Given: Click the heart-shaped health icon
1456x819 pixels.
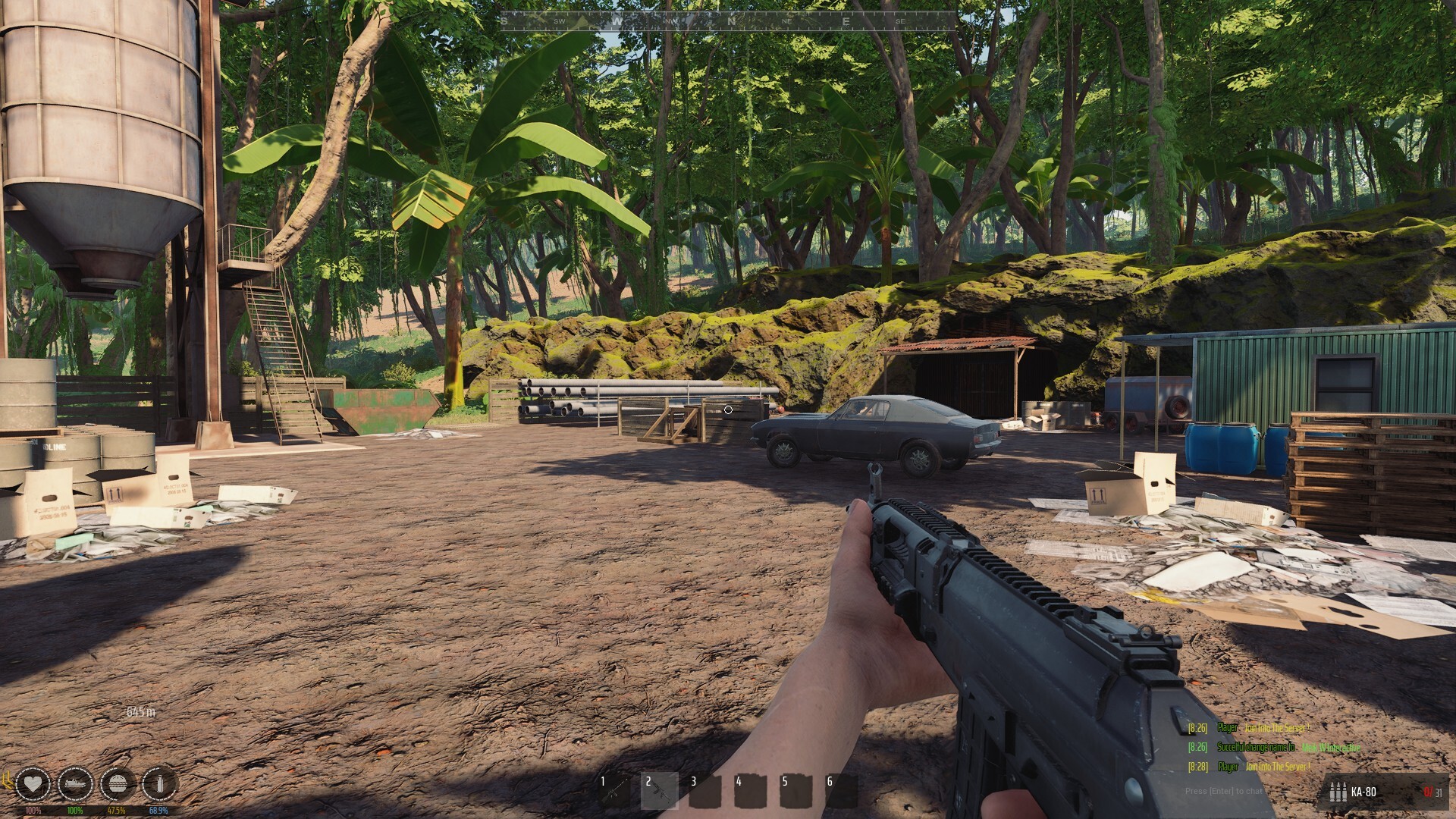Looking at the screenshot, I should (33, 784).
